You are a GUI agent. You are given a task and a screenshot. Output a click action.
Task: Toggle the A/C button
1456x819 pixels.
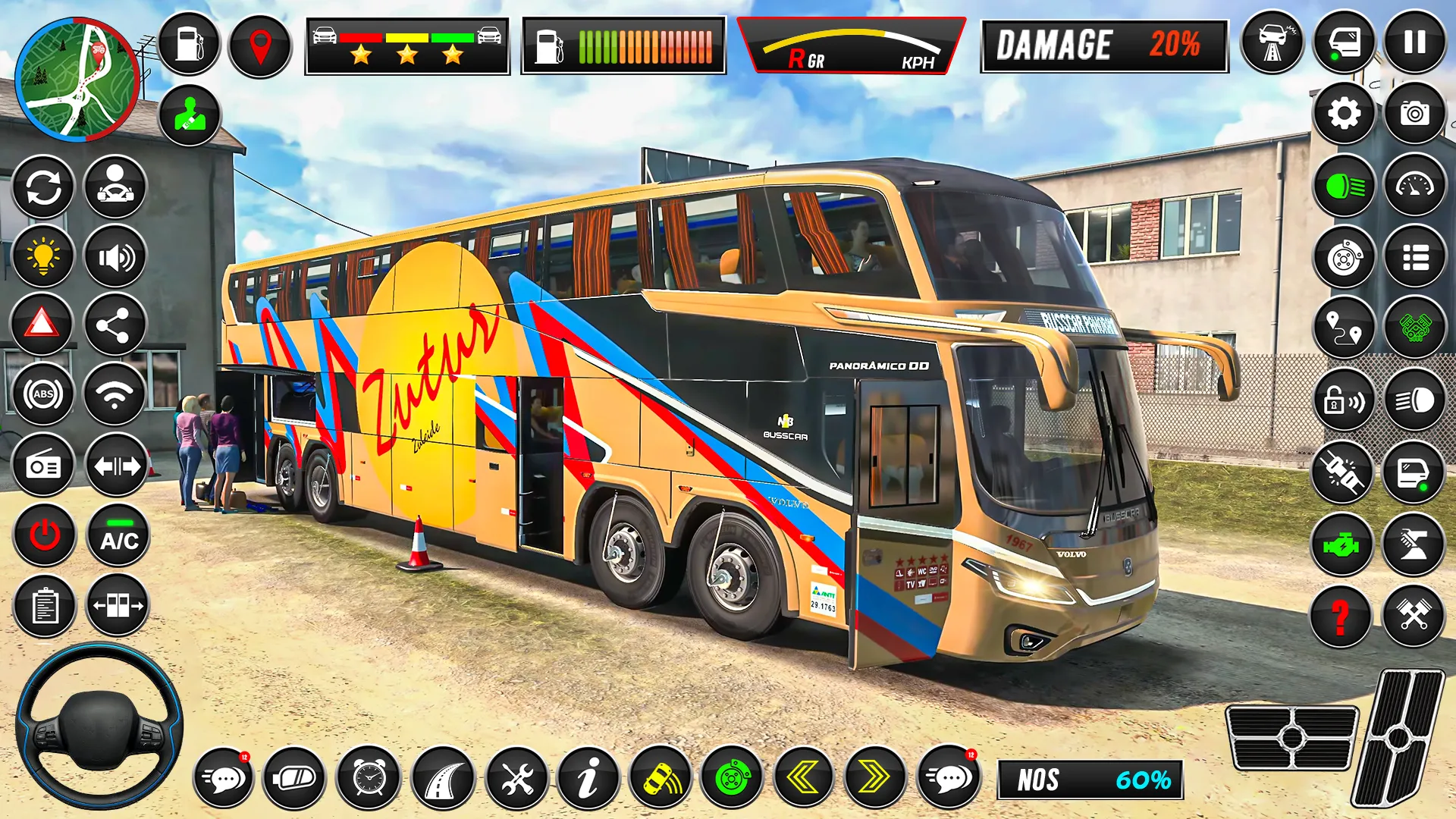119,536
